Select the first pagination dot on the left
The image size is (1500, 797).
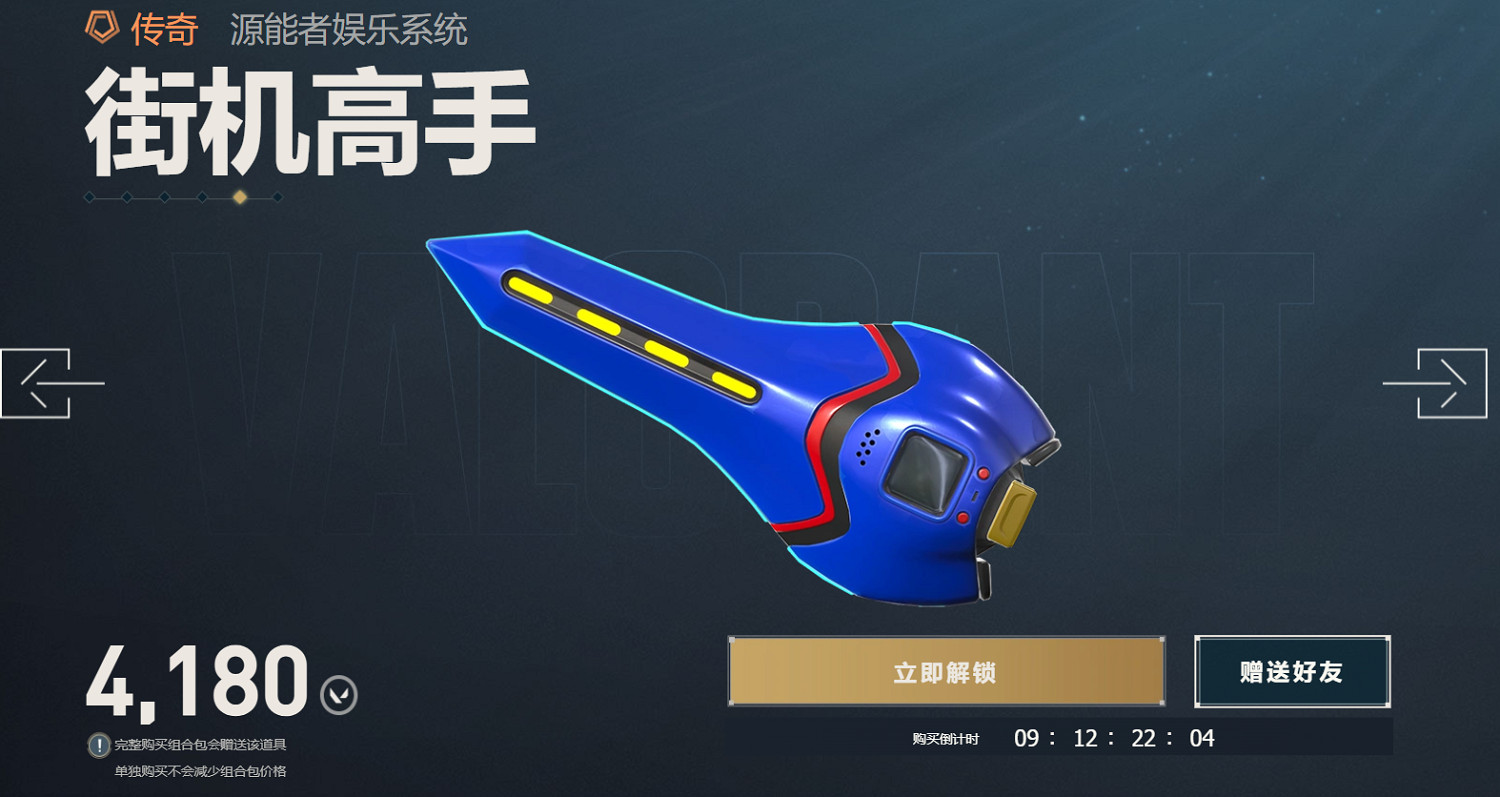point(89,197)
